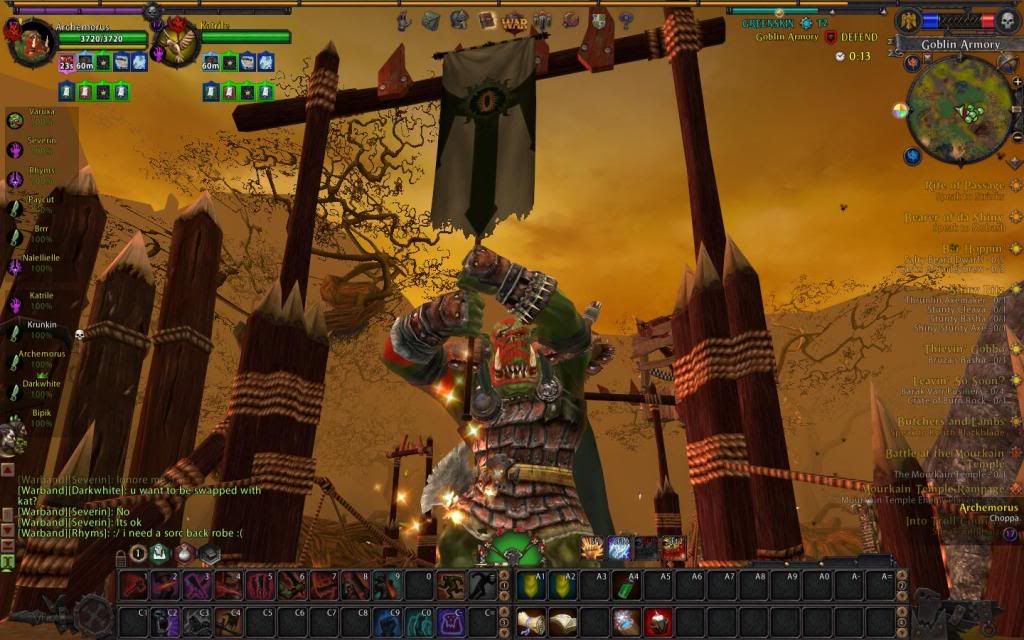Open the backpack icon in the top menu
Screen dimensions: 1024x640
pos(431,21)
